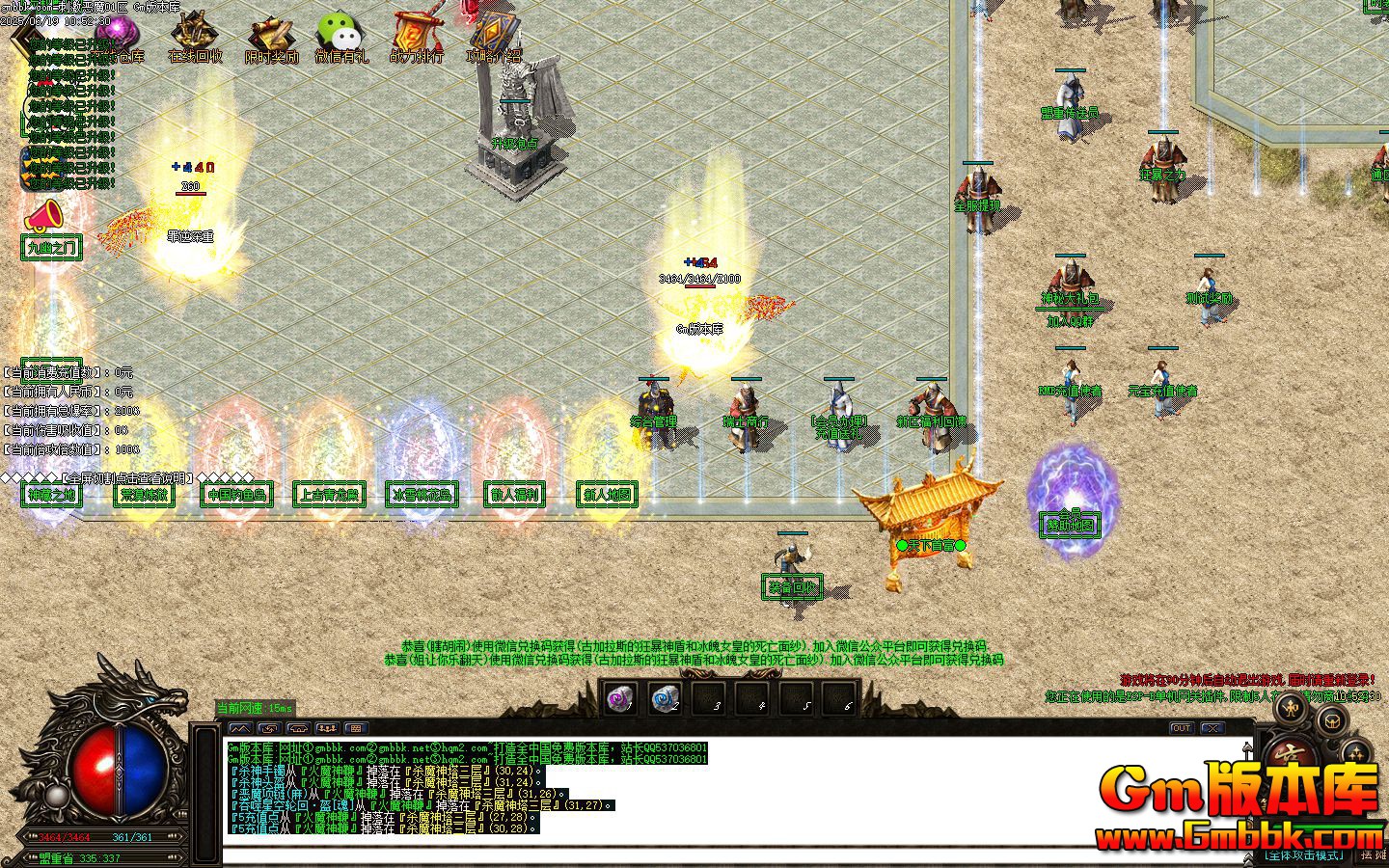Viewport: 1389px width, 868px height.
Task: Click the 全屏切割点击查看说明 instructions link
Action: [x=125, y=475]
